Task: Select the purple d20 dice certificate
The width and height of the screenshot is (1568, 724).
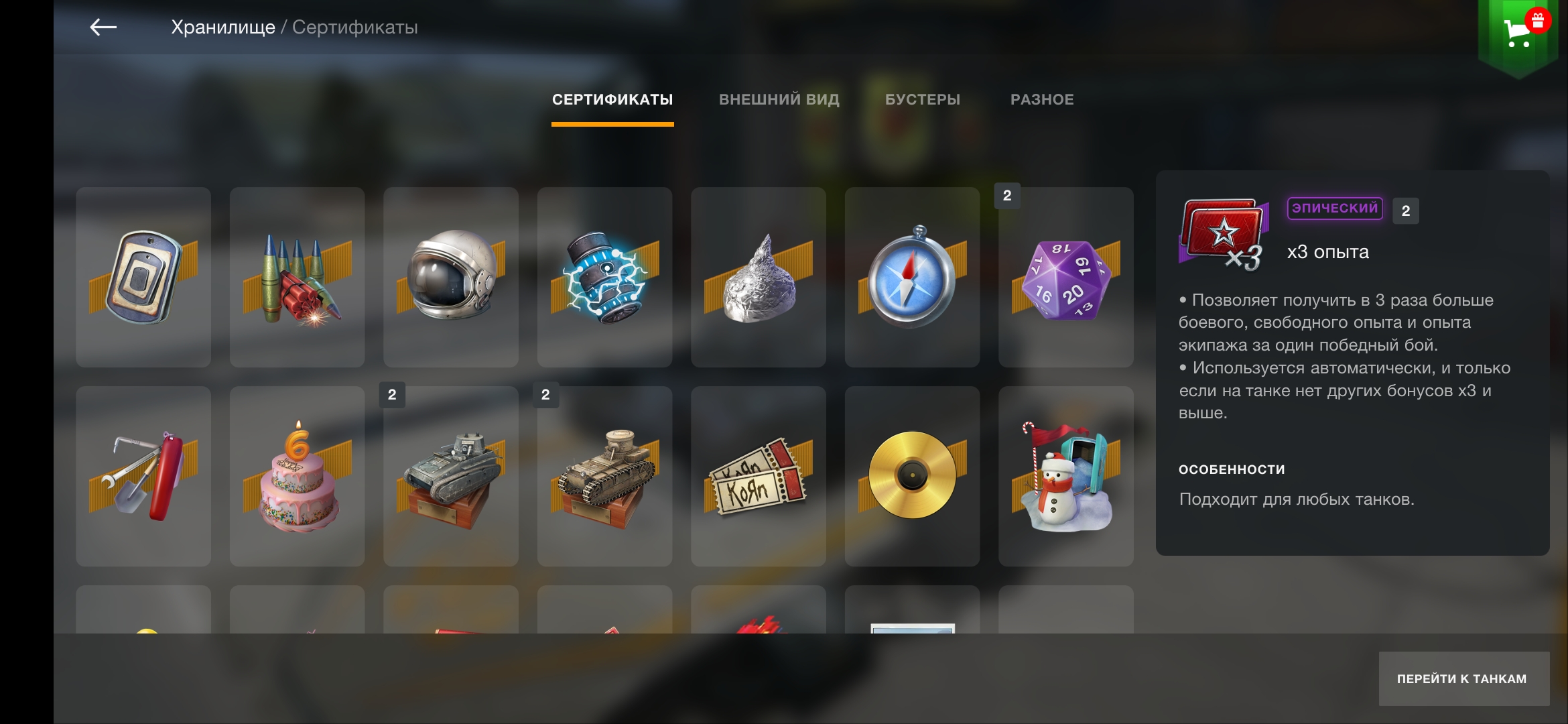Action: [x=1066, y=277]
